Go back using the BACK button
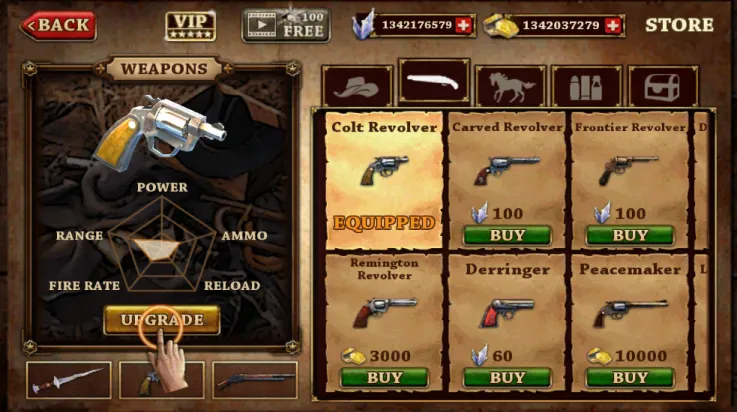The image size is (737, 412). click(59, 25)
